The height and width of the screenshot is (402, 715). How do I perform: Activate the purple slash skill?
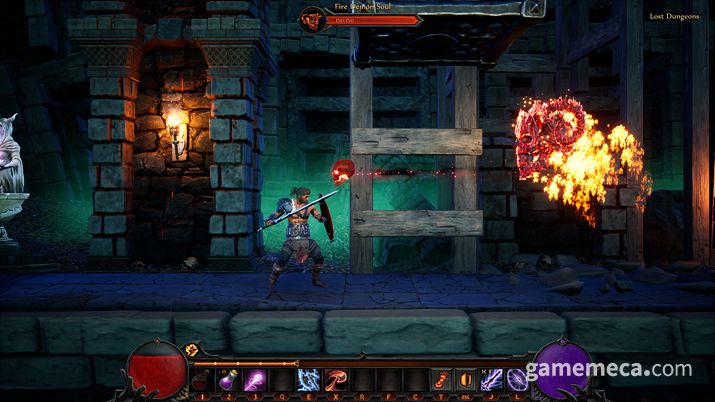255,380
